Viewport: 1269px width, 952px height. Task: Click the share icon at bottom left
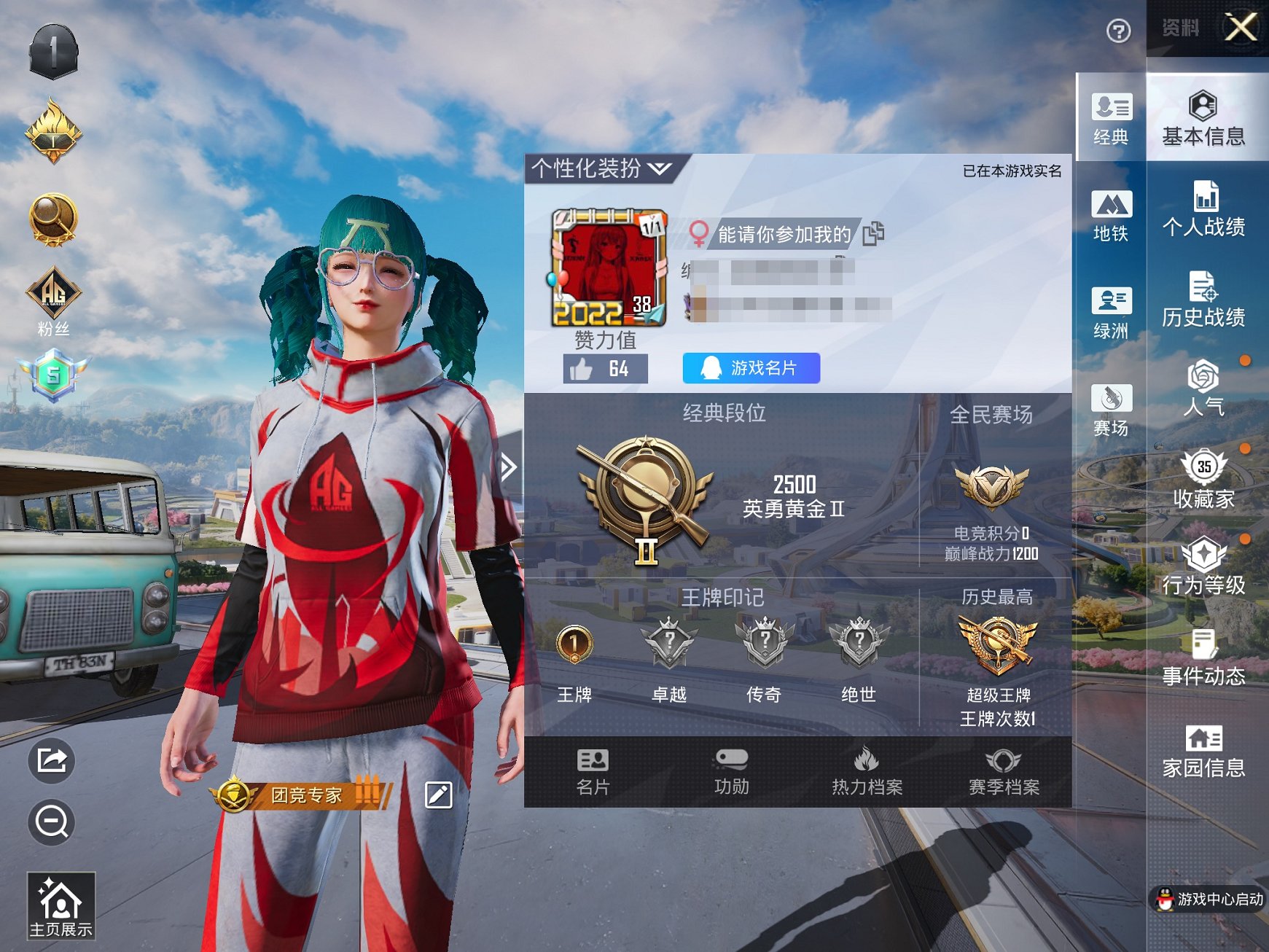point(50,760)
